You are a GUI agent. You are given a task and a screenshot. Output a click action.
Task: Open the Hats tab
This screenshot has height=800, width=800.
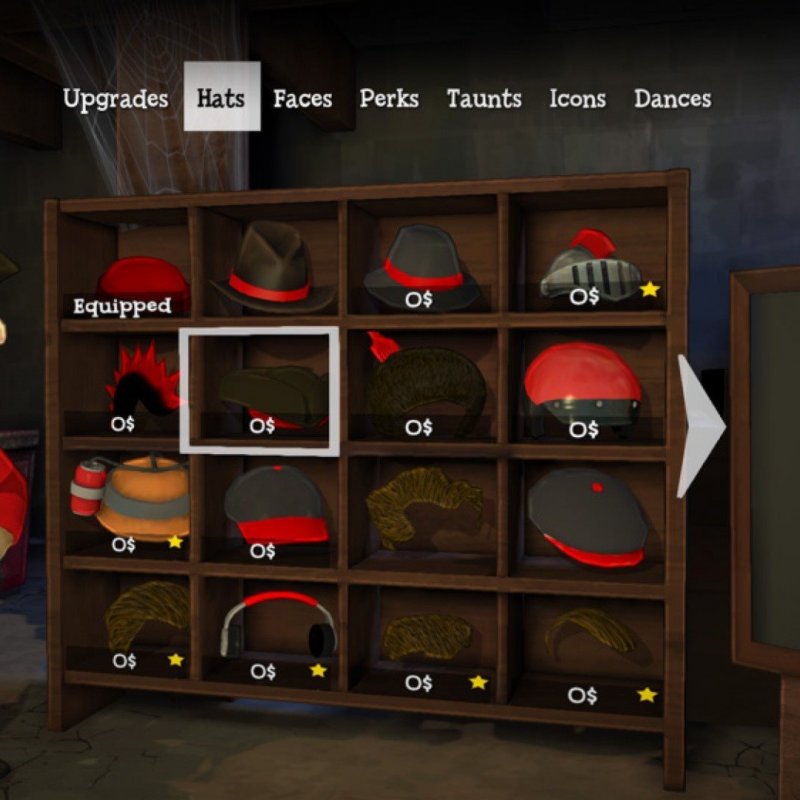[x=221, y=98]
